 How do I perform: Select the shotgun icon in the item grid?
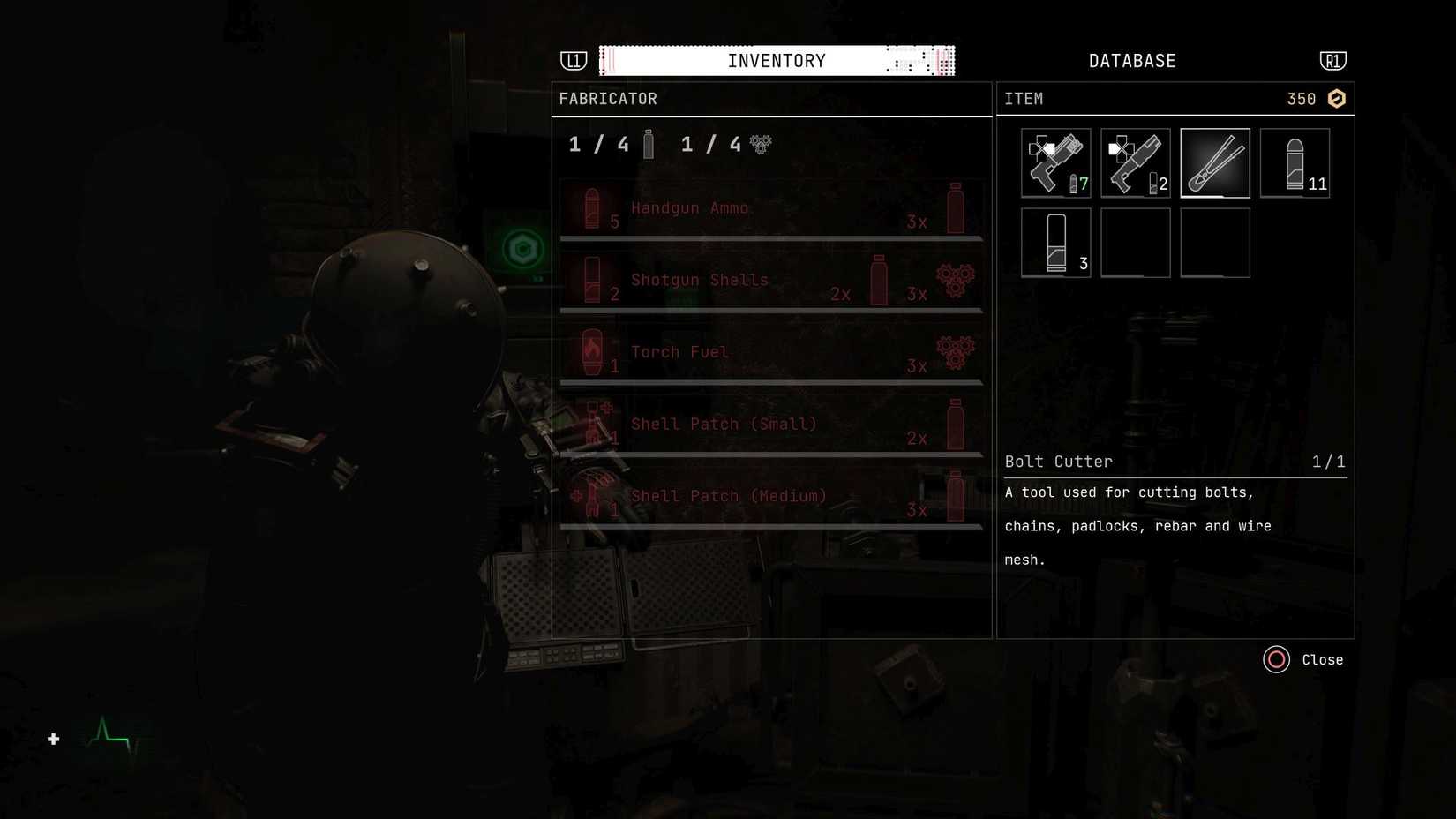[x=1135, y=162]
